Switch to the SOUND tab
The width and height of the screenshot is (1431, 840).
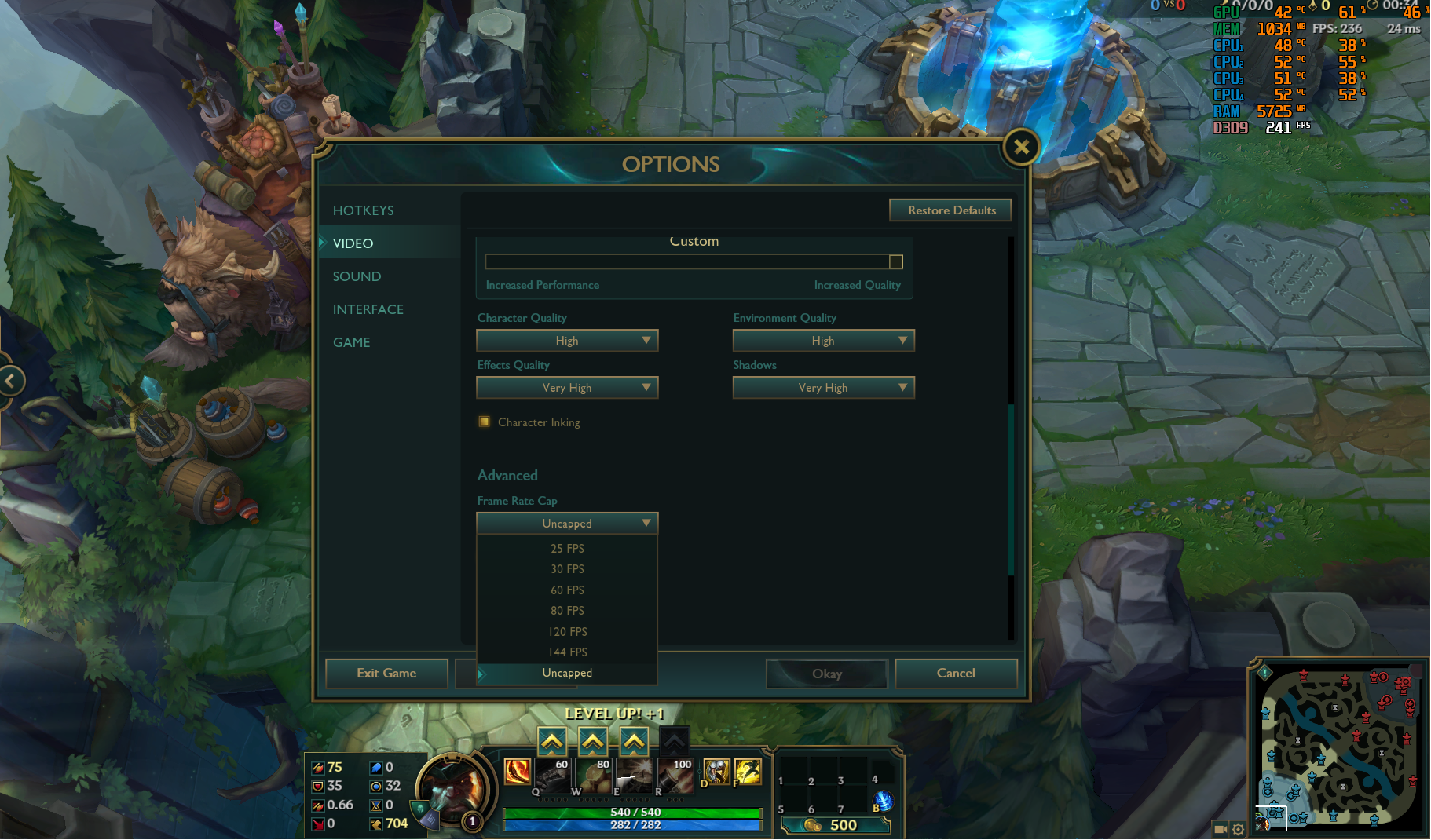[357, 276]
